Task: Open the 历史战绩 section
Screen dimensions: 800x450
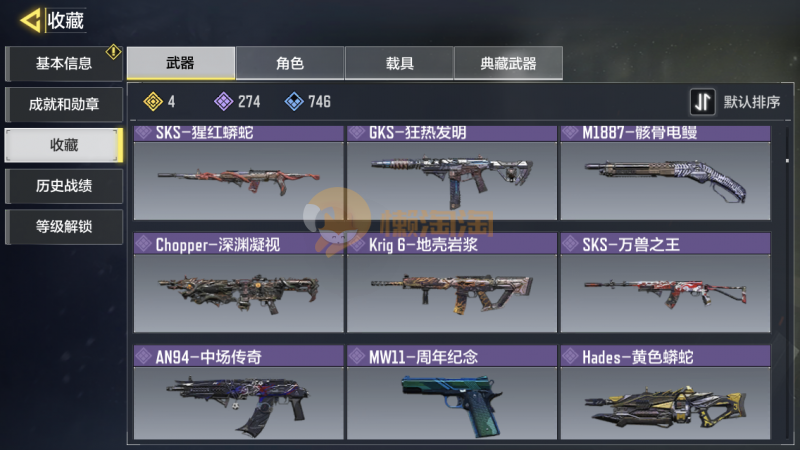Action: [64, 186]
